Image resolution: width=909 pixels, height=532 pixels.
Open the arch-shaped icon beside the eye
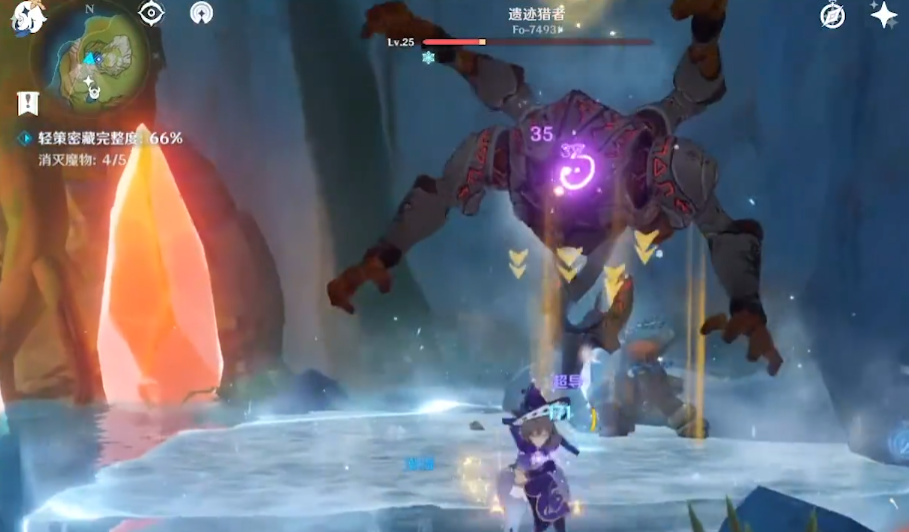(201, 13)
